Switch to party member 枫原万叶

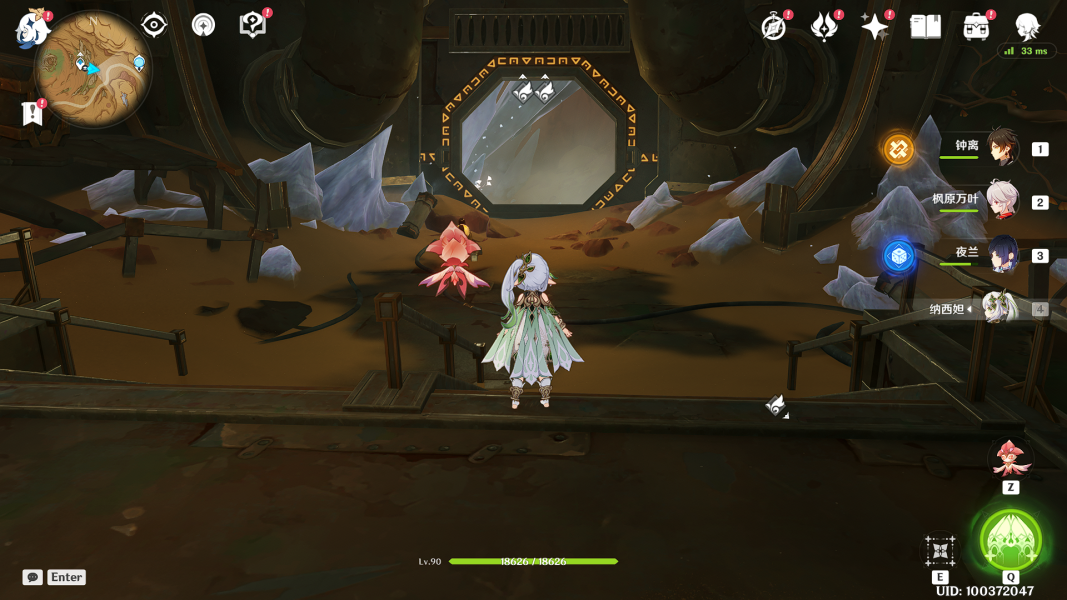[x=1002, y=200]
